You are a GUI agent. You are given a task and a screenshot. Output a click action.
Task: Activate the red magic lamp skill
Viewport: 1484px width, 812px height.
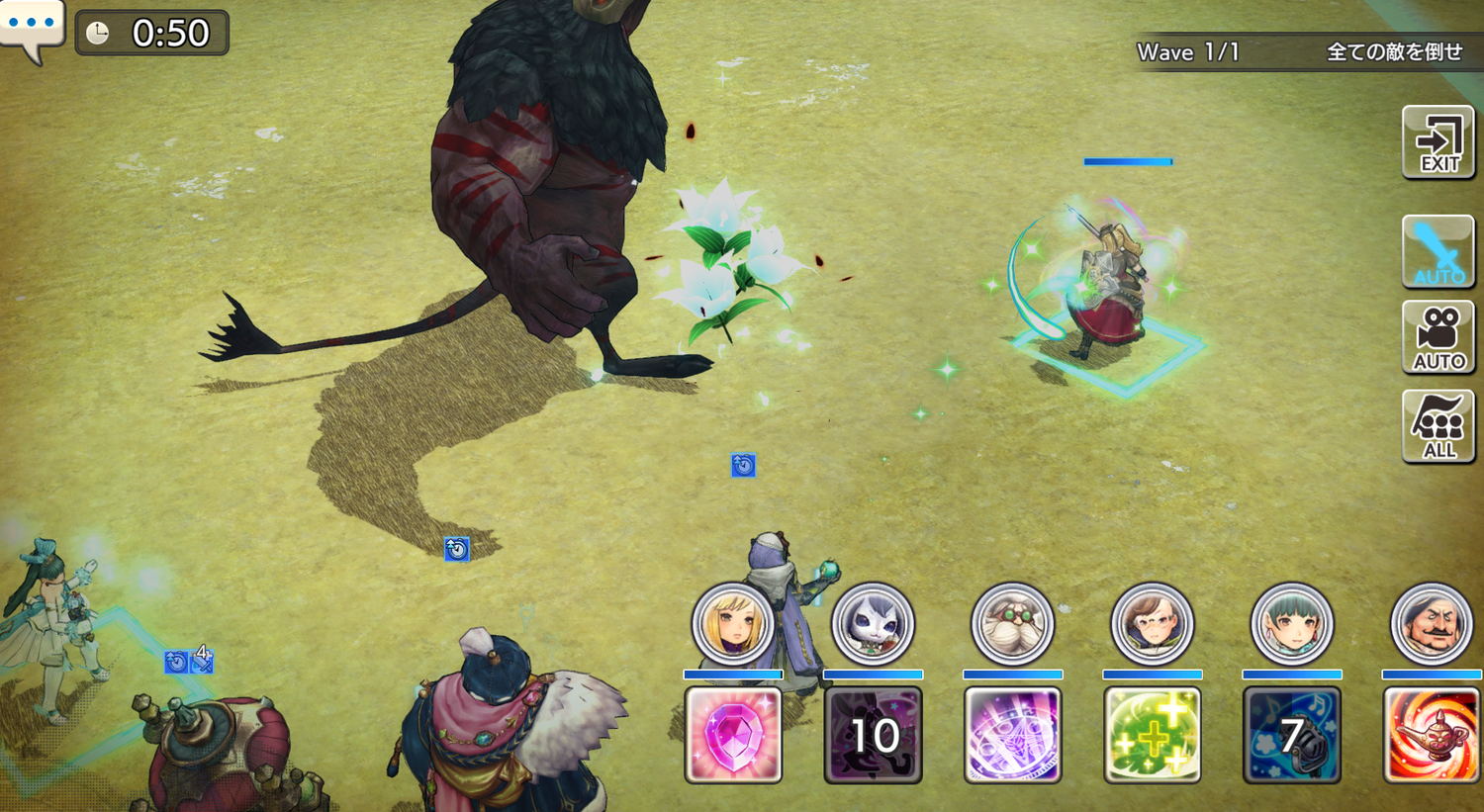[x=1432, y=735]
